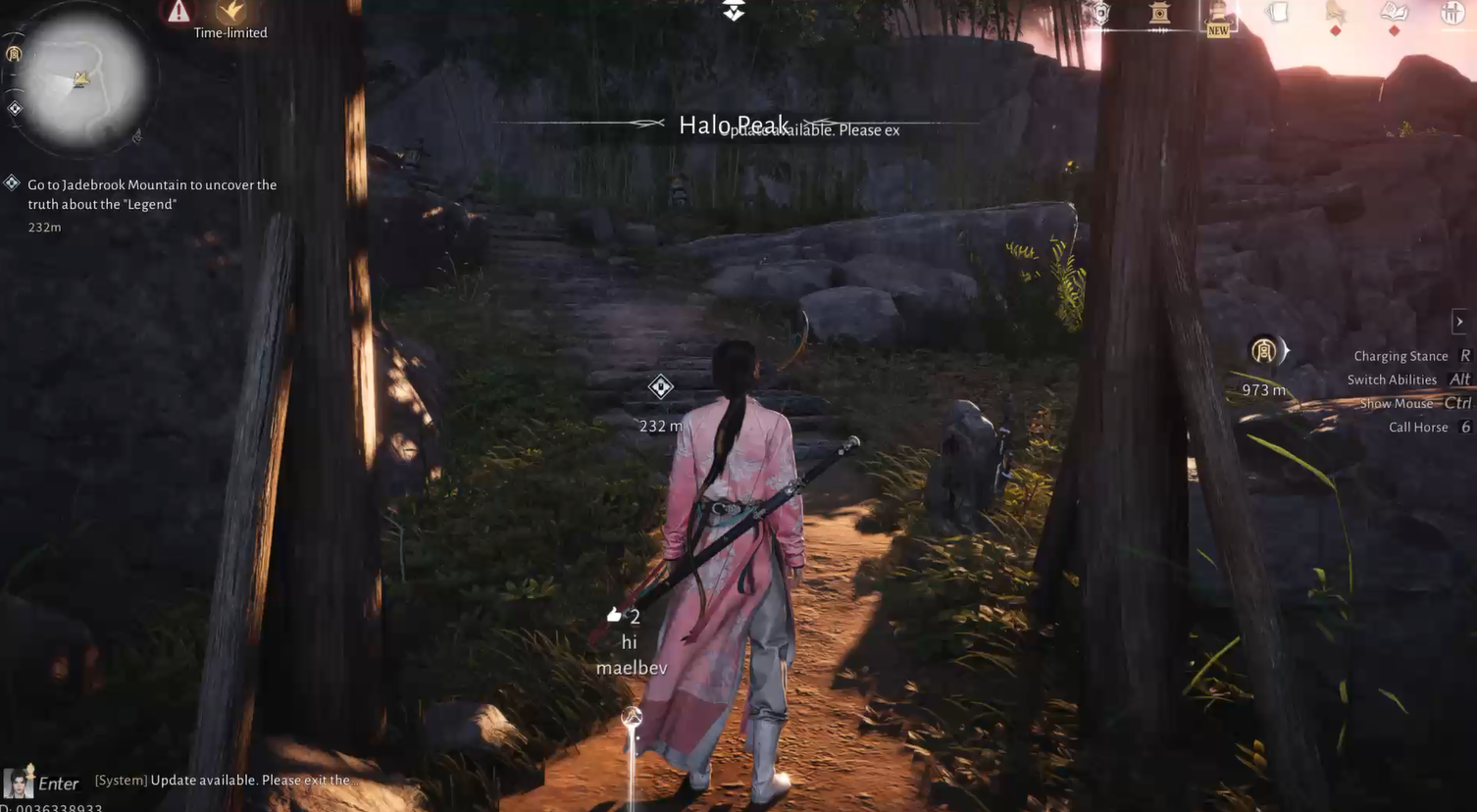The image size is (1477, 812).
Task: Expand the right-side panel chevron
Action: 1459,320
